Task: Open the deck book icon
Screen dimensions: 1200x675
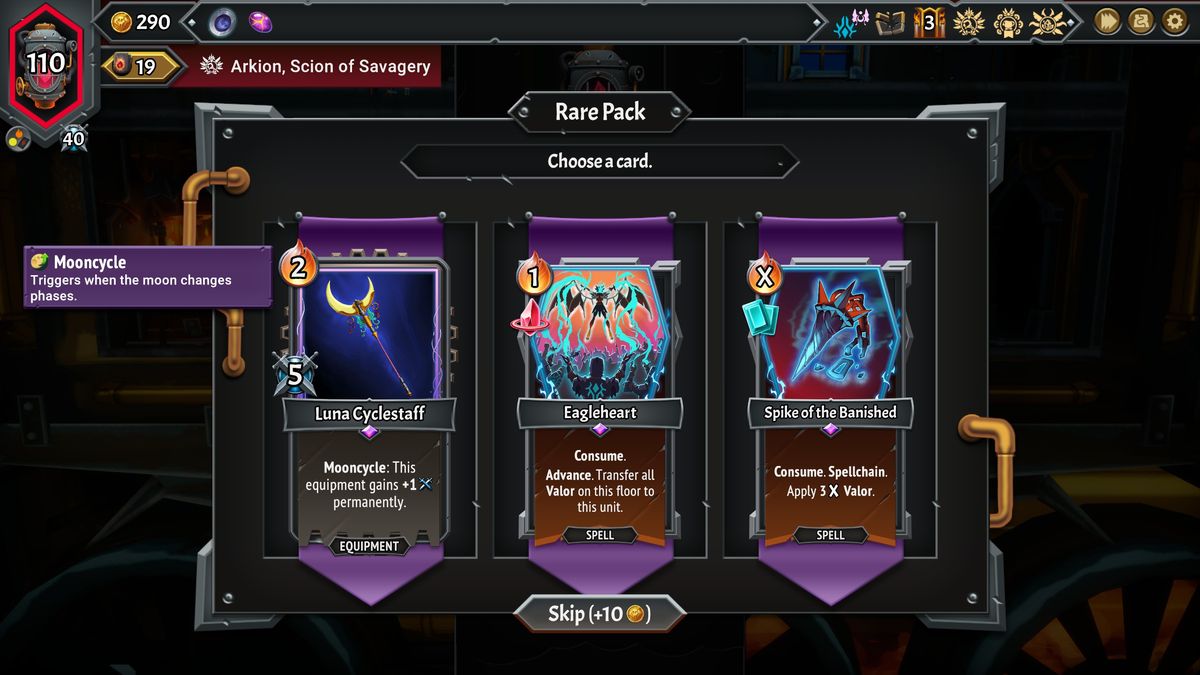Action: coord(889,22)
